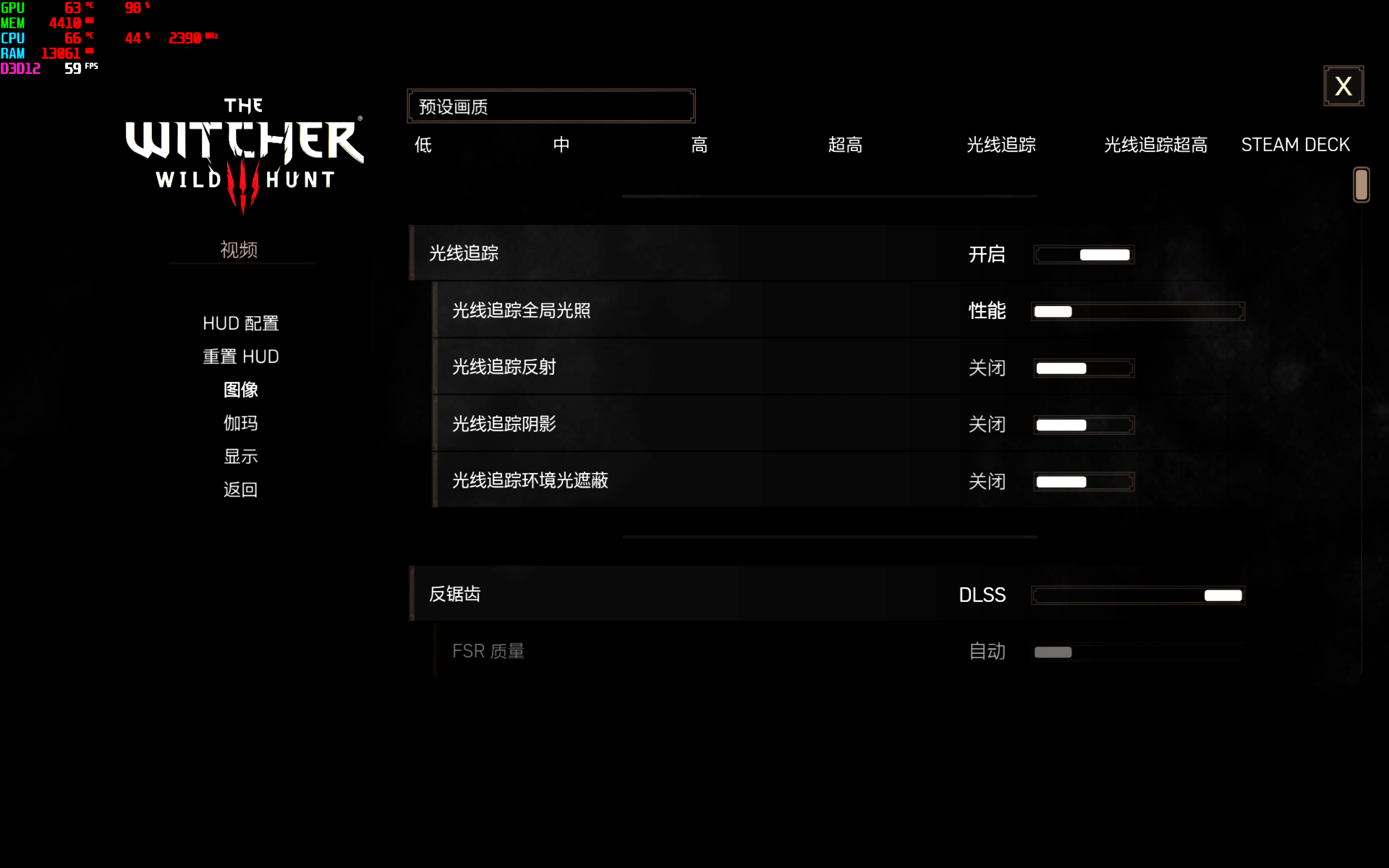1389x868 pixels.
Task: Select the 光线追踪超高 ray tracing ultra preset
Action: click(x=1156, y=145)
